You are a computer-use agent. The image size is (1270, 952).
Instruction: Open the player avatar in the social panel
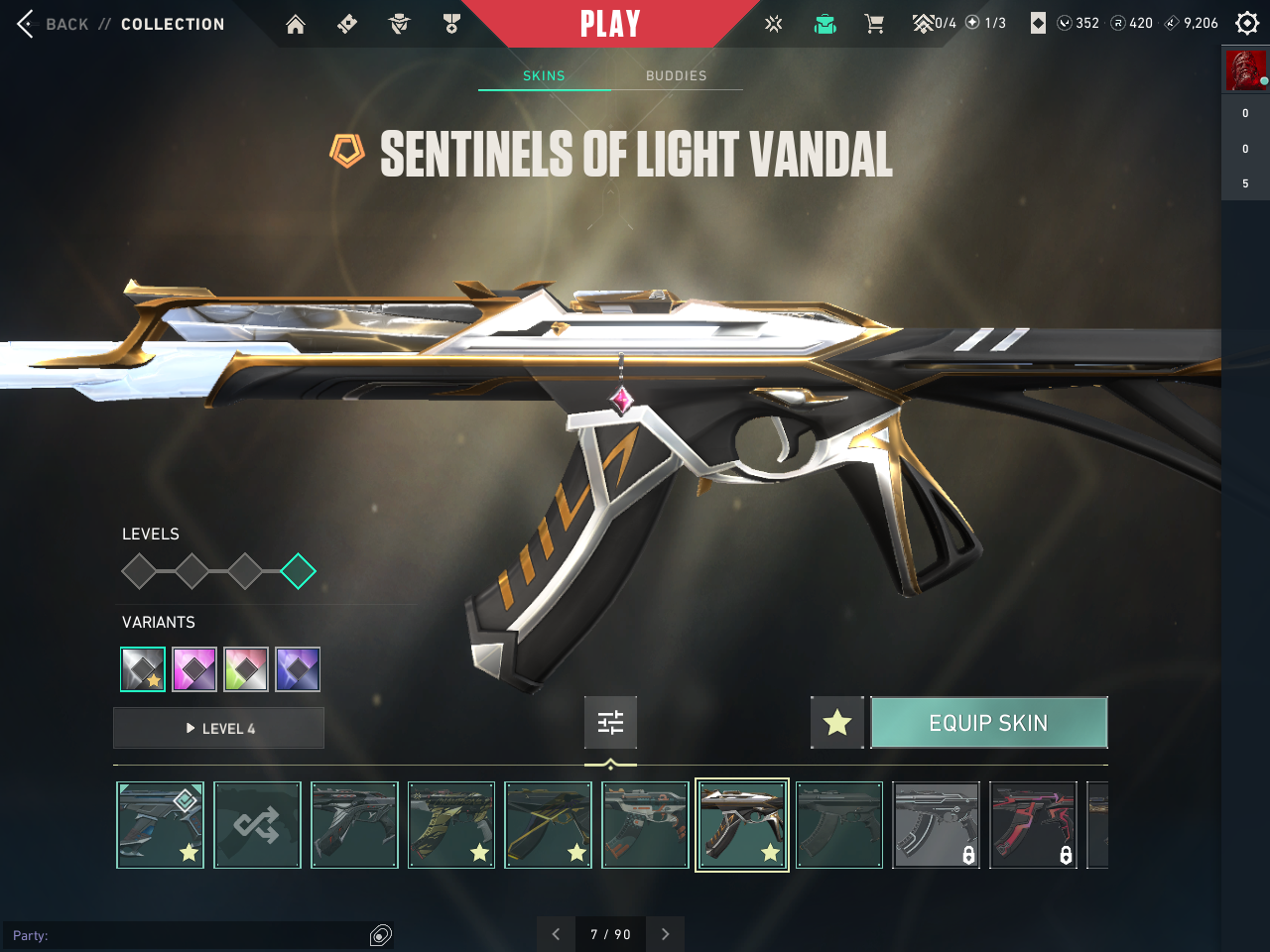click(x=1245, y=70)
